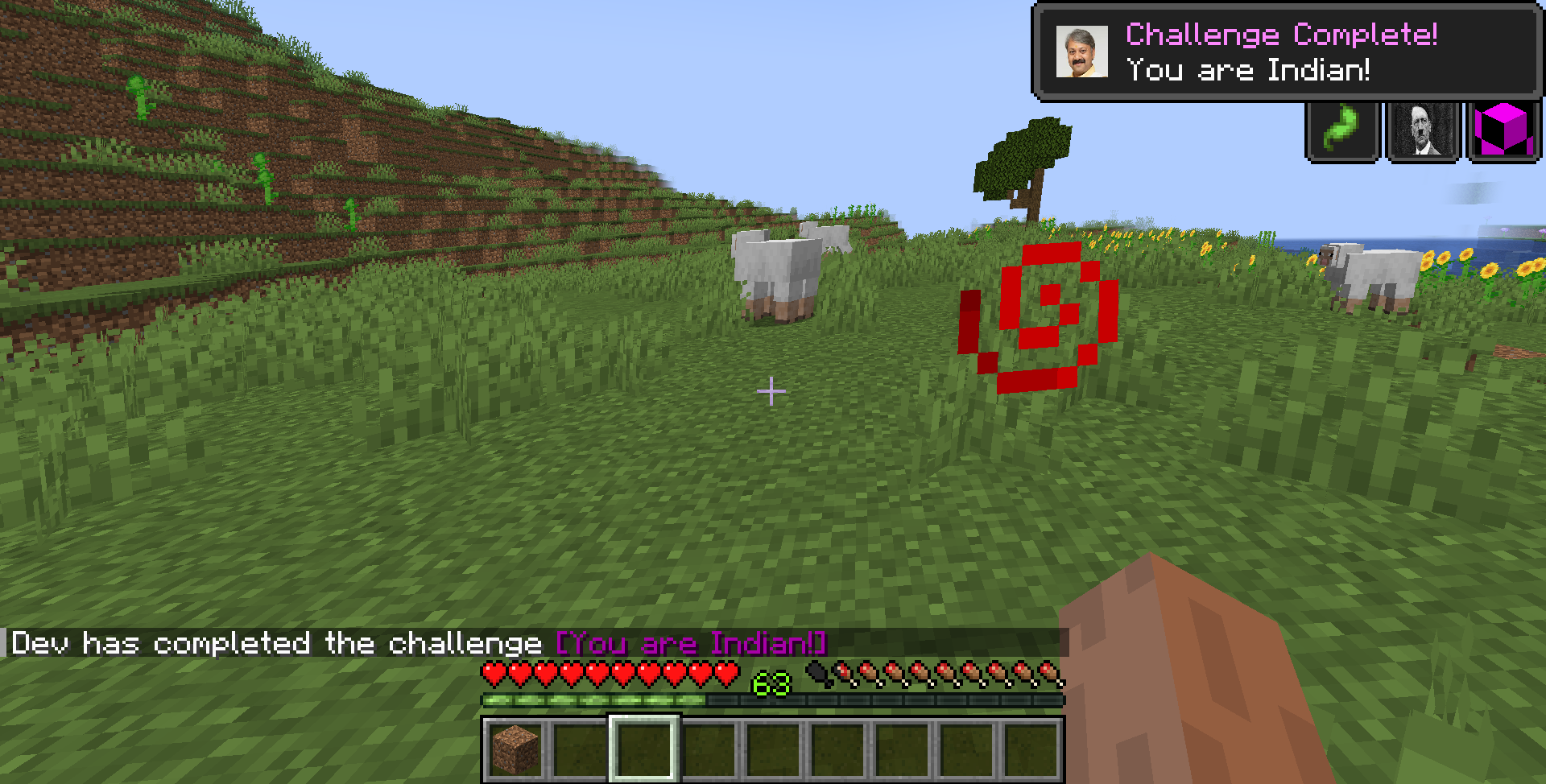The image size is (1546, 784).
Task: Click the portrait thumbnail in the Challenge toast
Action: 1081,52
